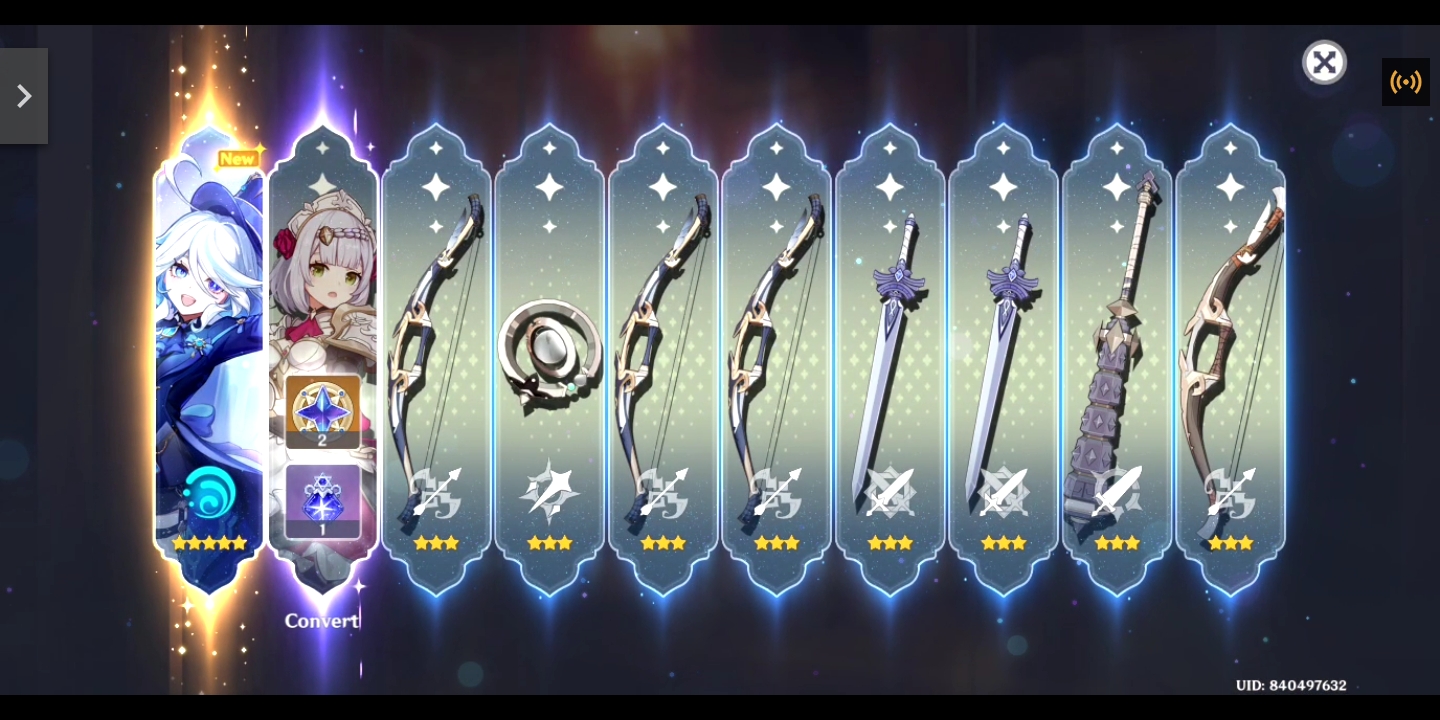
Task: Click the bow weapon icon on the first bow card
Action: tap(436, 490)
